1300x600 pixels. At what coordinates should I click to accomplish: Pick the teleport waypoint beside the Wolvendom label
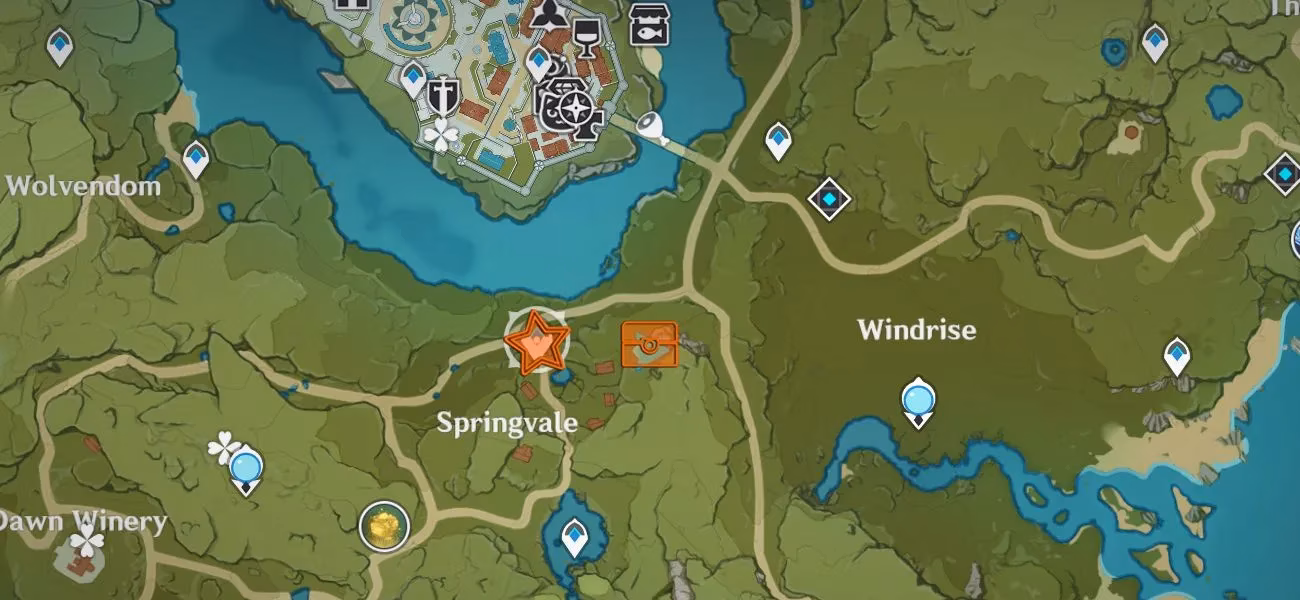195,158
